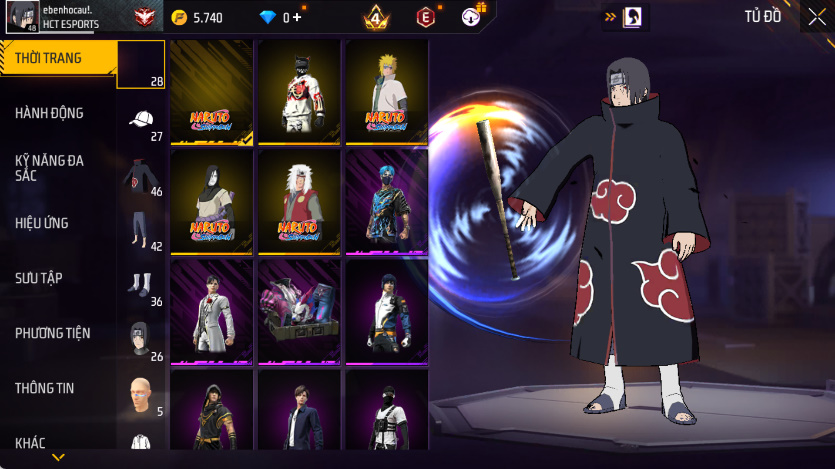835x469 pixels.
Task: Open the download icon in top bar
Action: 471,16
